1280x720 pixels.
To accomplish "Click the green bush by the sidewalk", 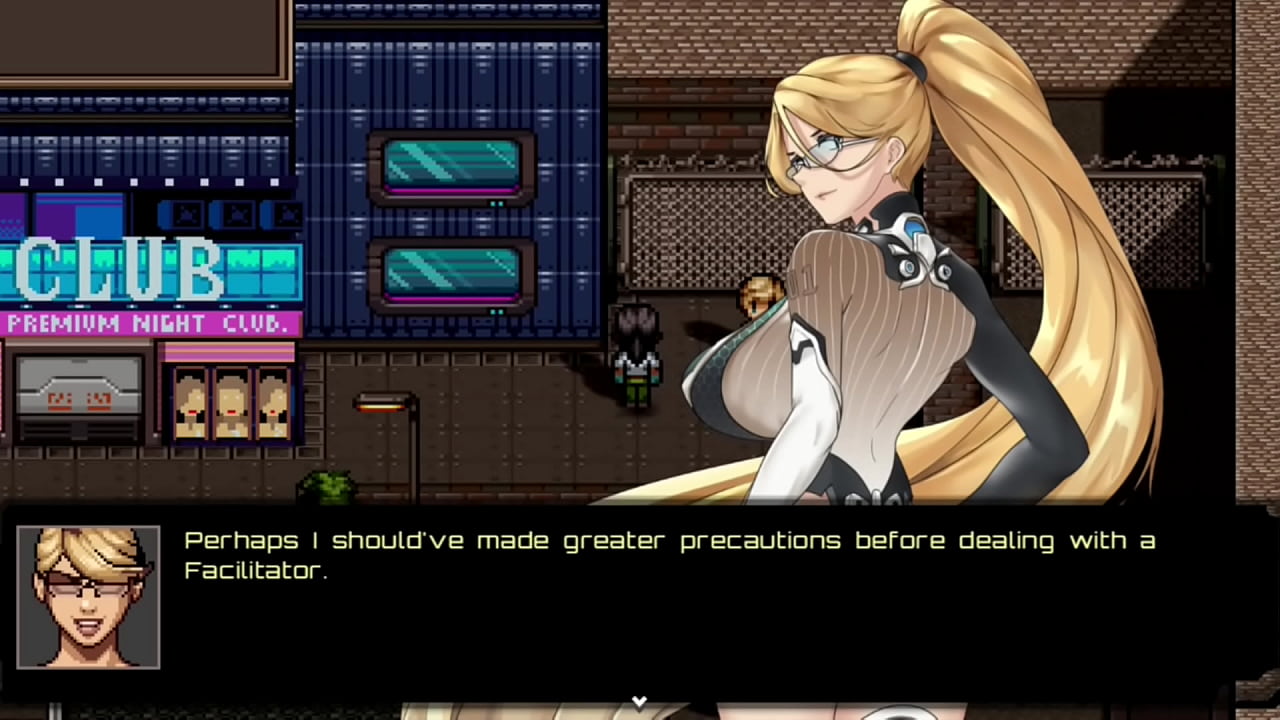I will (x=330, y=485).
